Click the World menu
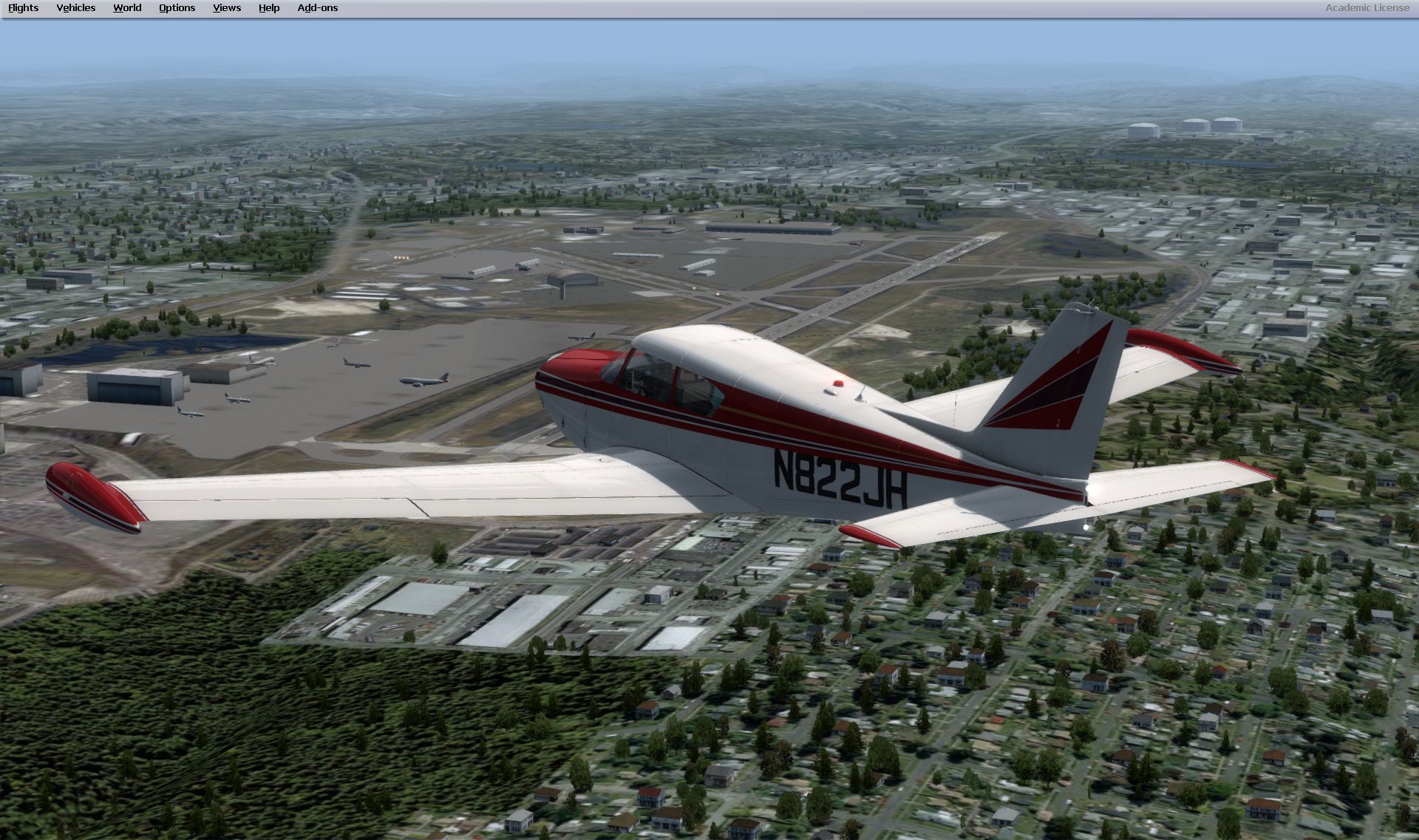The width and height of the screenshot is (1419, 840). [x=127, y=8]
